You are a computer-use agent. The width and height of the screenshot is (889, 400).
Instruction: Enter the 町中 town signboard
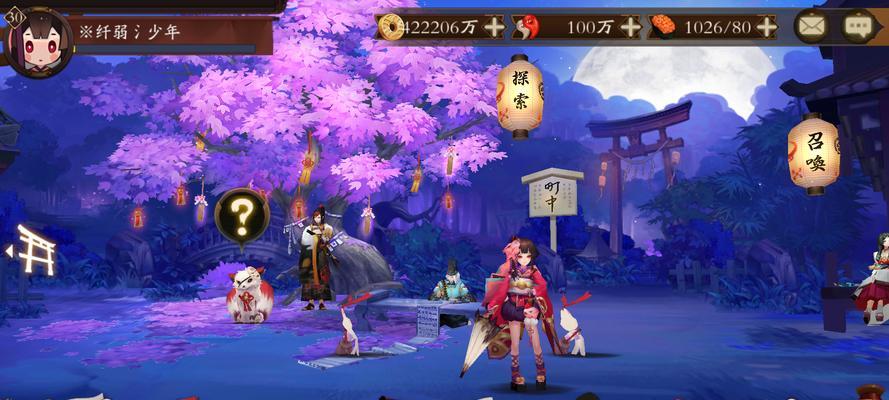[x=552, y=196]
